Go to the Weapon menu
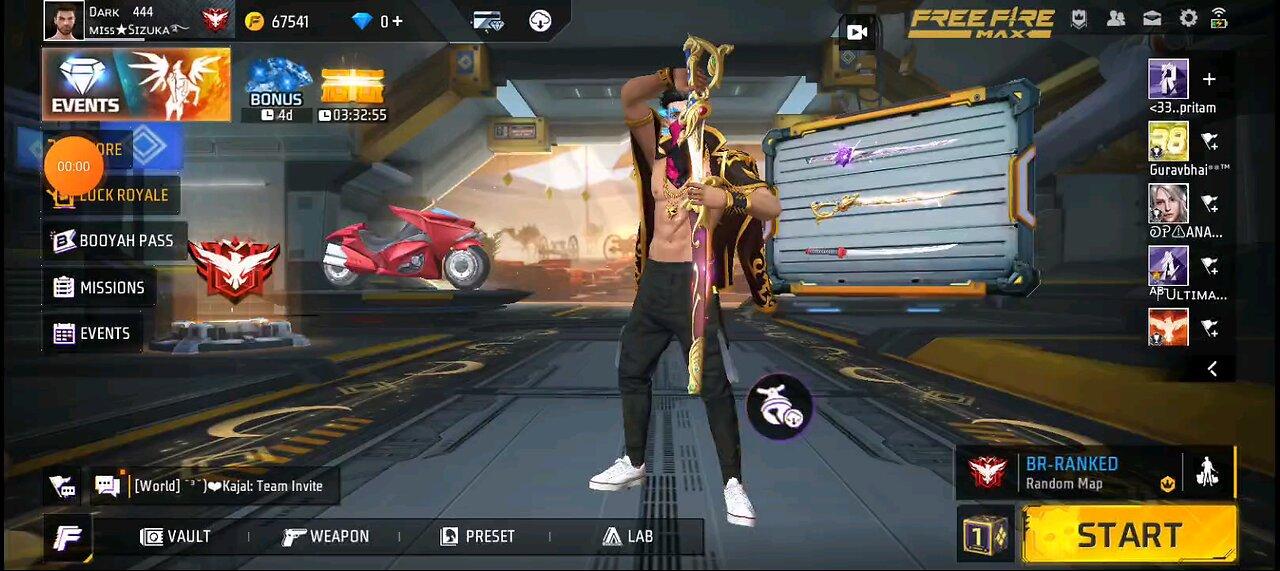Image resolution: width=1280 pixels, height=571 pixels. tap(326, 537)
